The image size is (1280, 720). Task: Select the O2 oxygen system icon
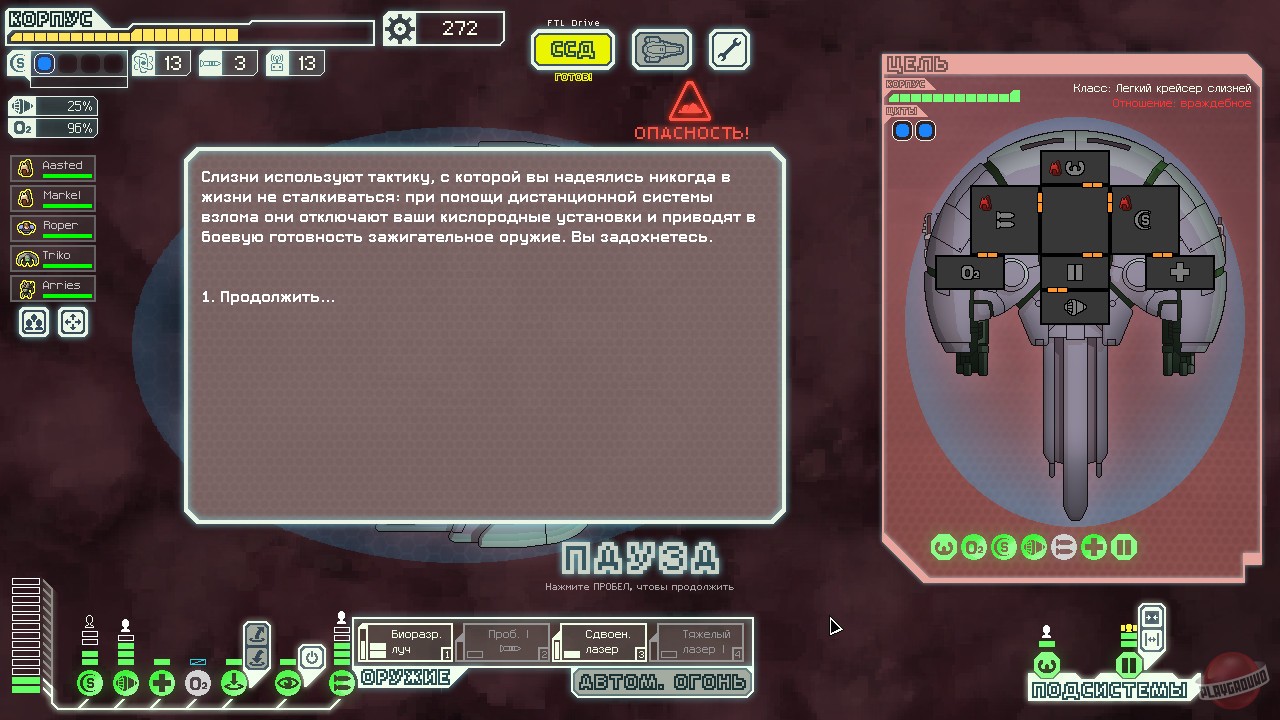click(x=198, y=681)
